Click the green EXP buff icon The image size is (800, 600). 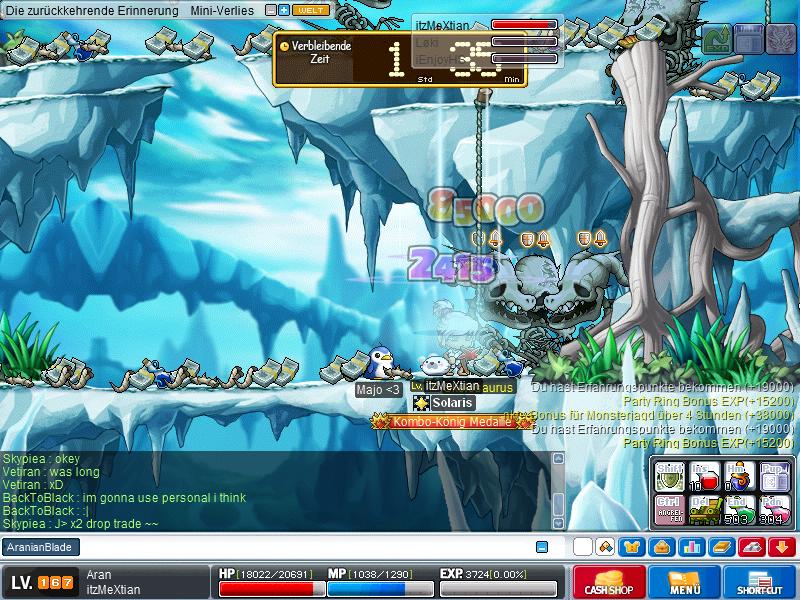pyautogui.click(x=718, y=39)
